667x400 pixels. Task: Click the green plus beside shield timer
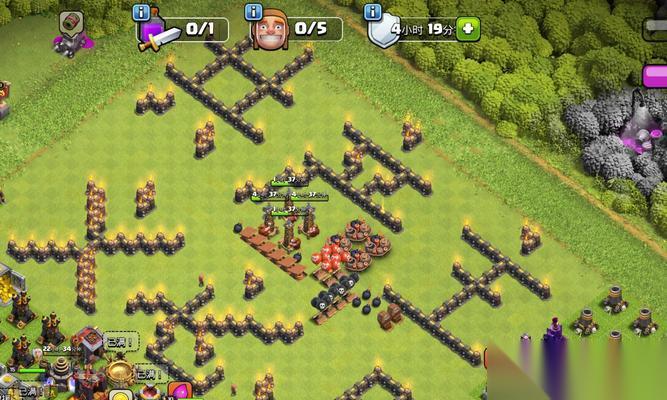467,29
